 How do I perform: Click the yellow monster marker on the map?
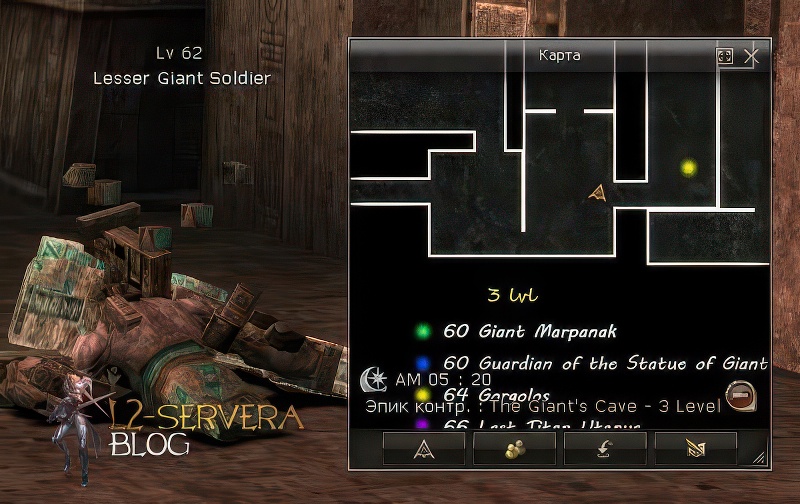pyautogui.click(x=688, y=168)
